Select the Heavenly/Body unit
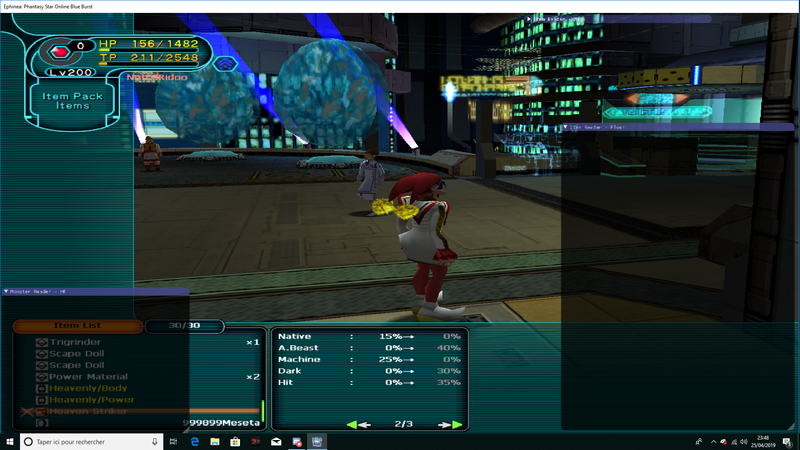The width and height of the screenshot is (800, 450). click(x=89, y=388)
